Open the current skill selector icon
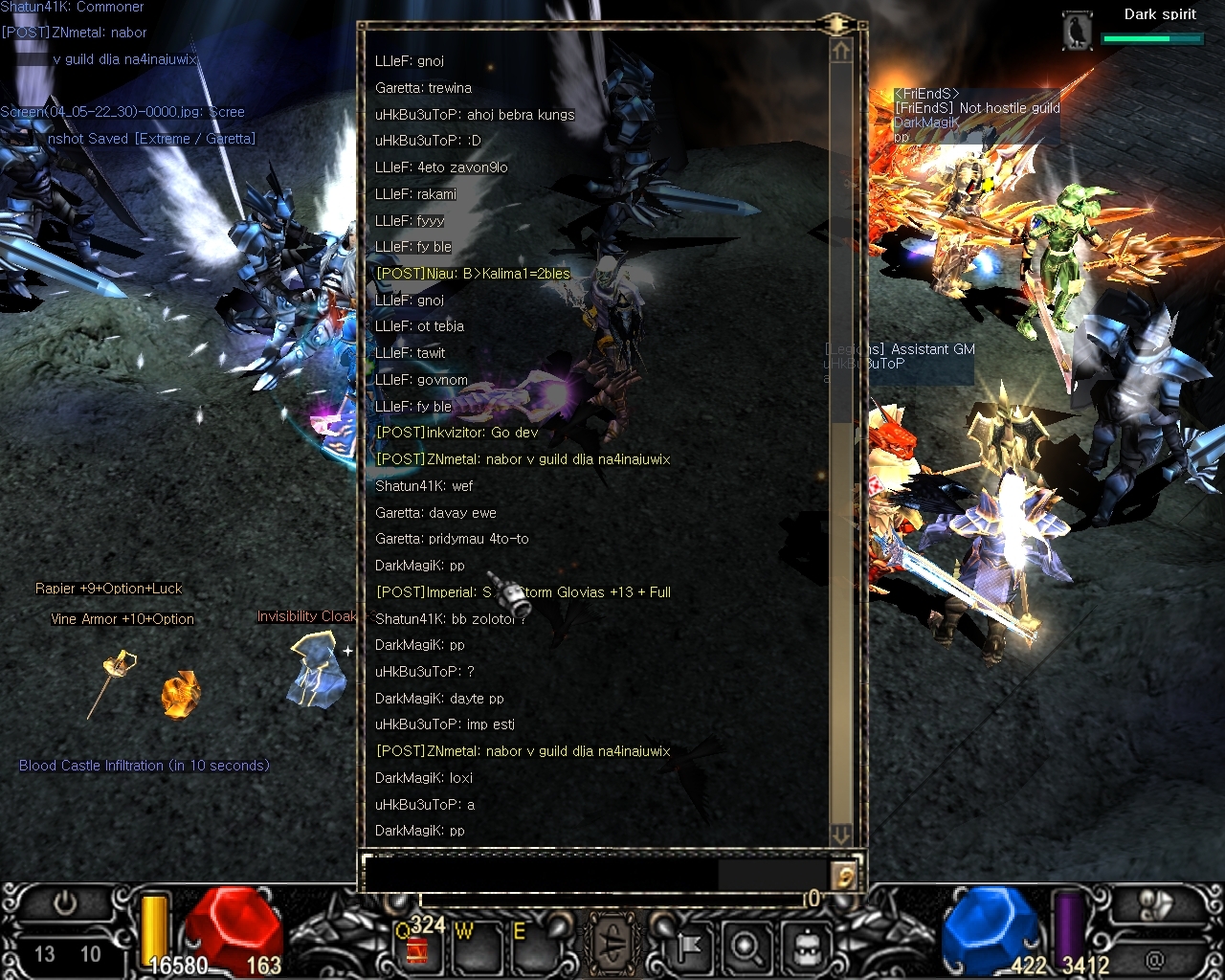The image size is (1225, 980). pos(612,946)
